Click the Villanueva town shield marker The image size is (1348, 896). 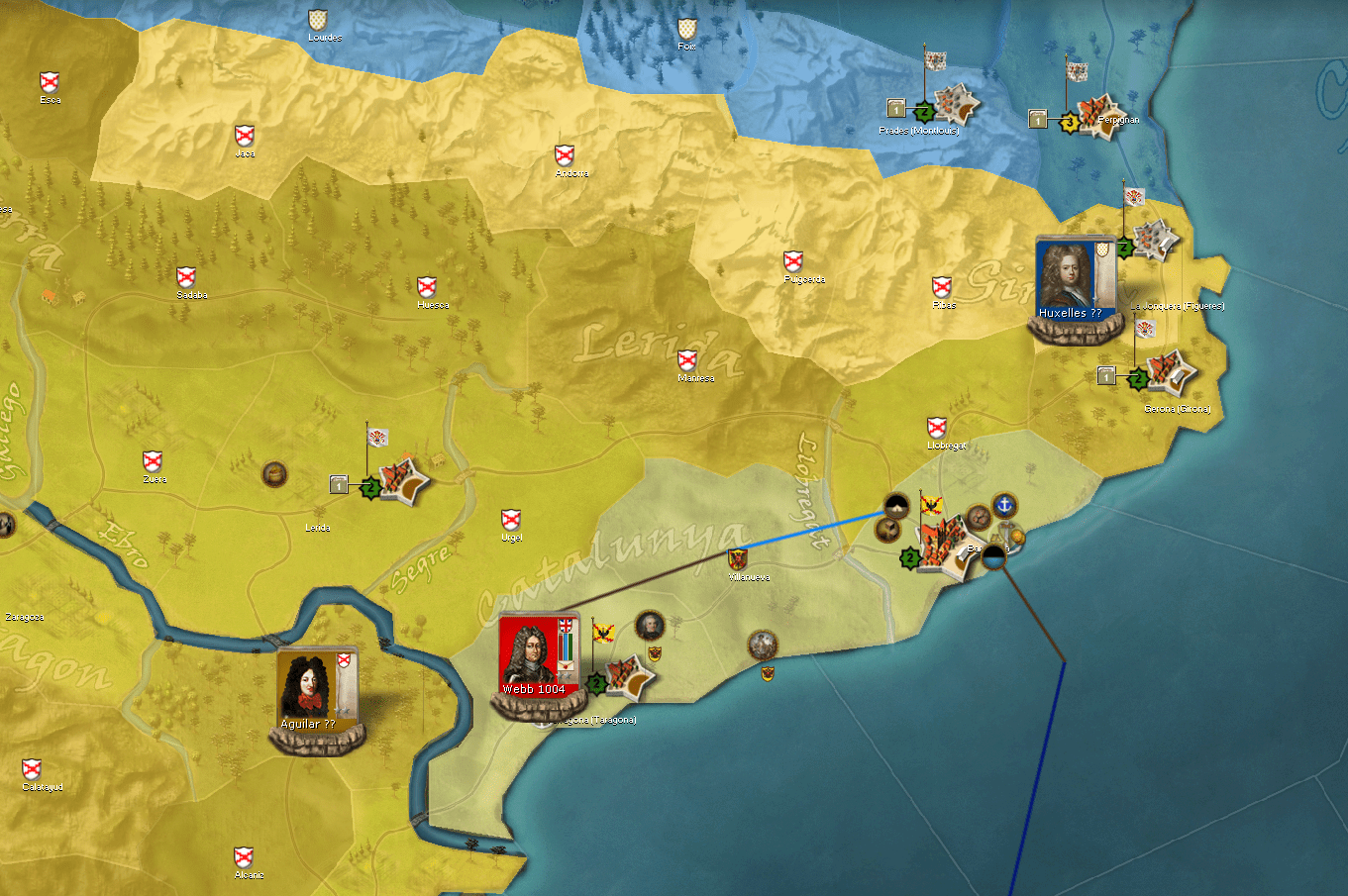[x=737, y=559]
